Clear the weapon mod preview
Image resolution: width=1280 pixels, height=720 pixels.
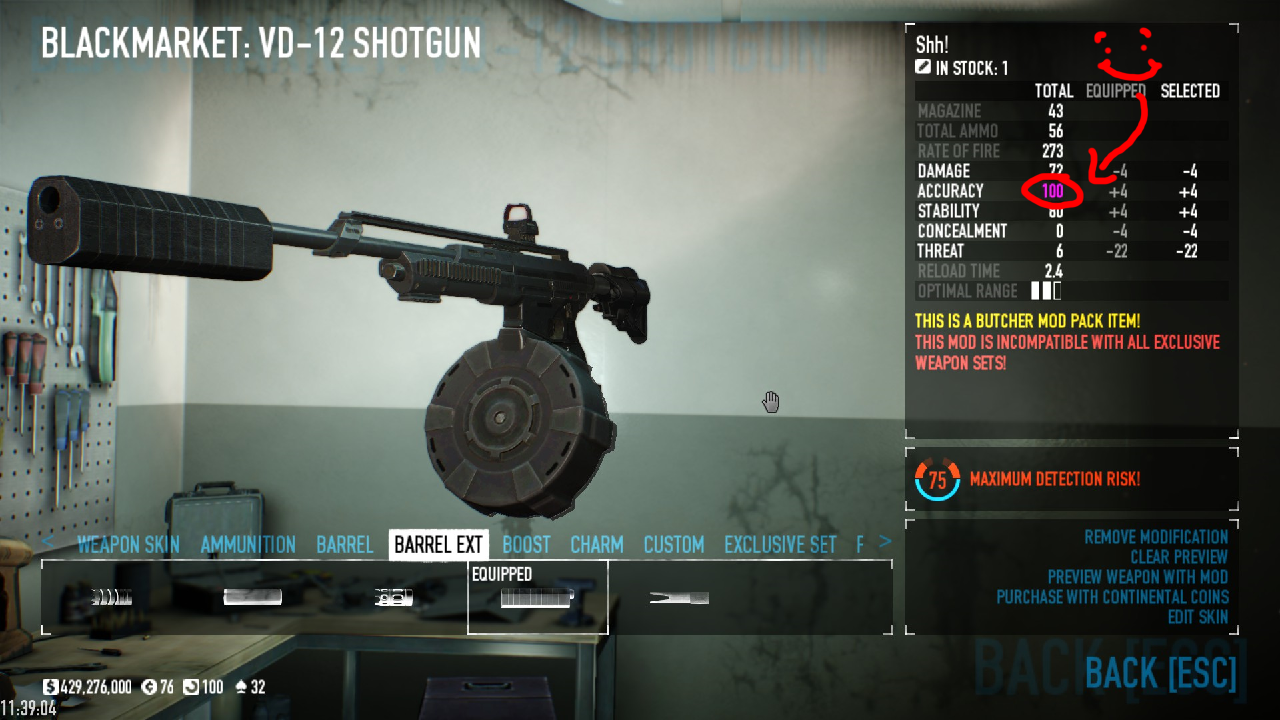[x=1179, y=557]
